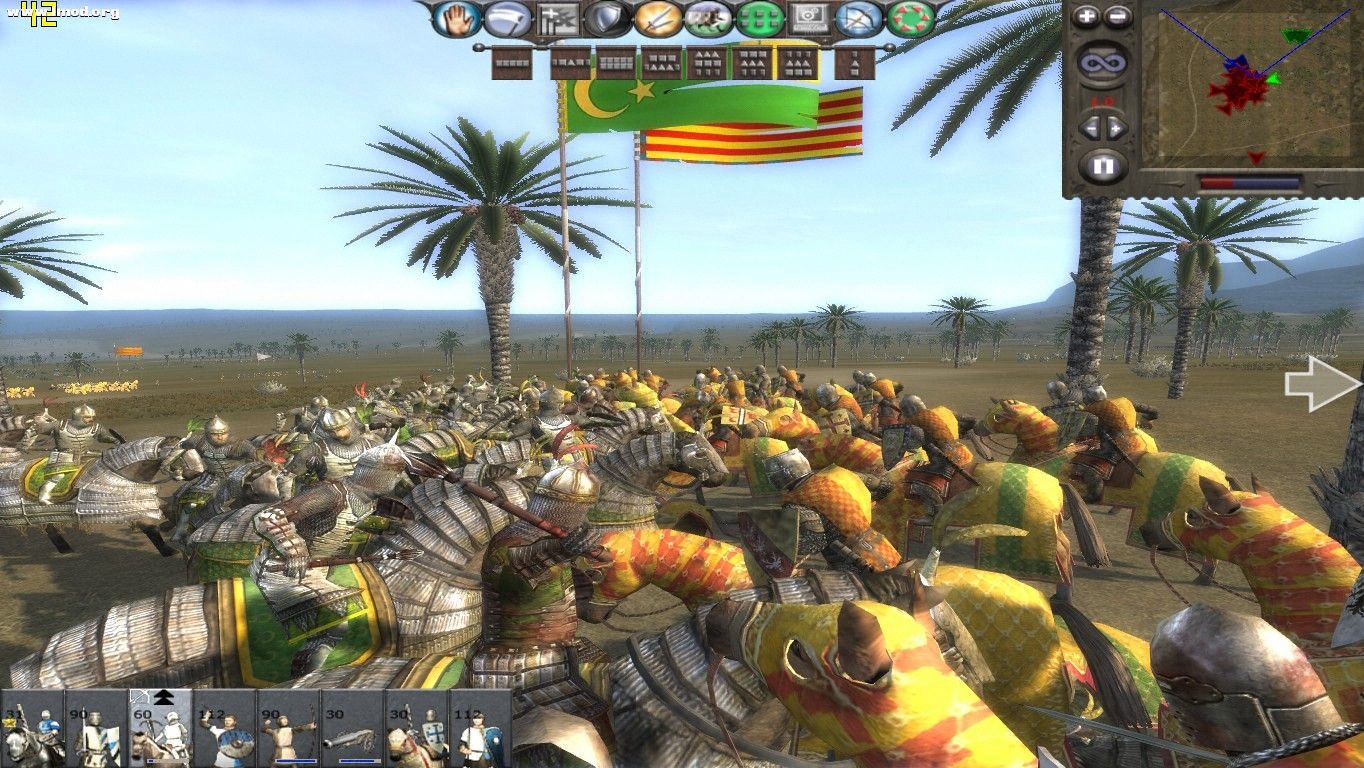This screenshot has width=1364, height=768.
Task: Pause the battle
Action: (x=1103, y=165)
